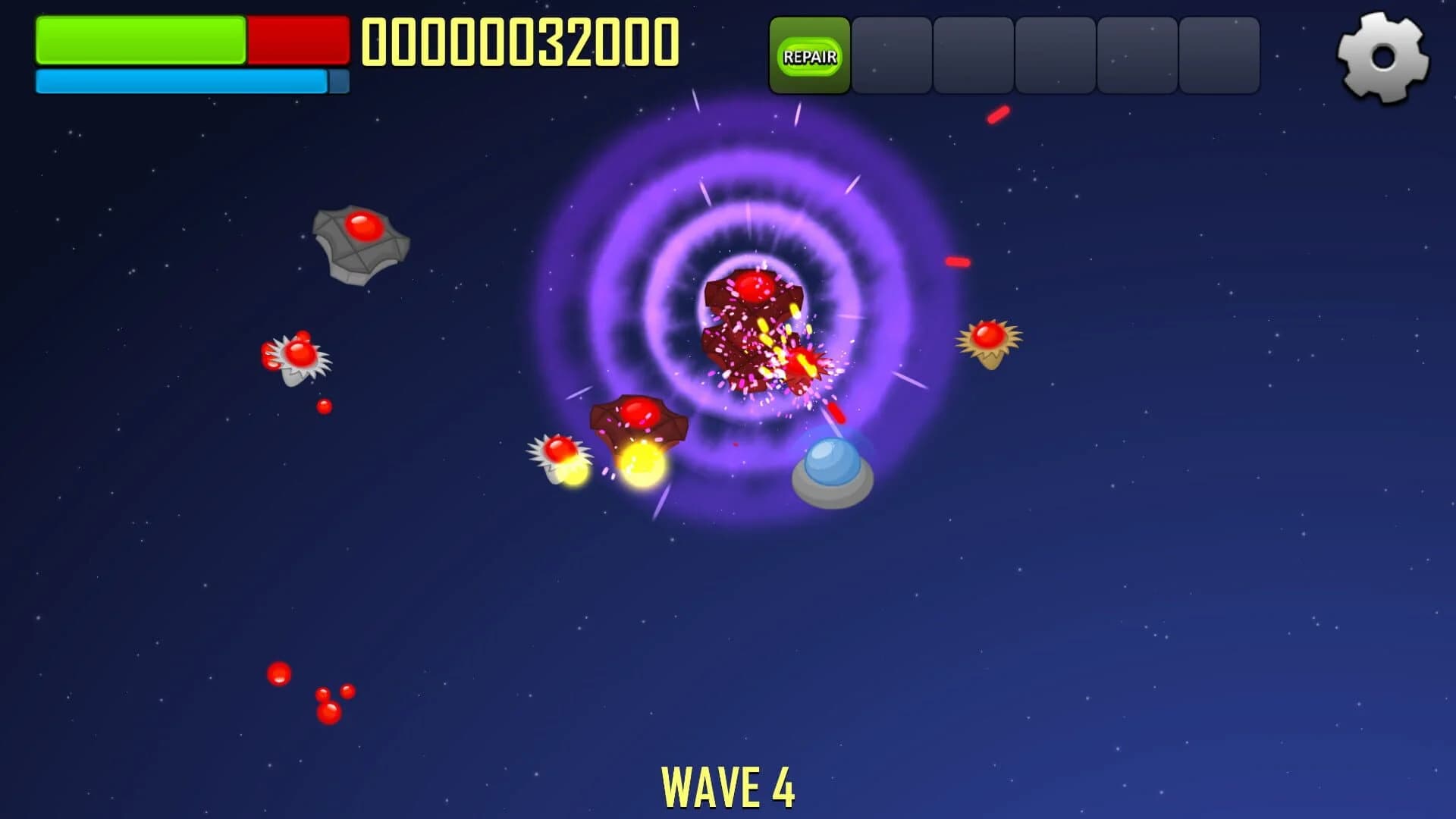This screenshot has width=1456, height=819.
Task: Click the WAVE 4 label
Action: [728, 789]
